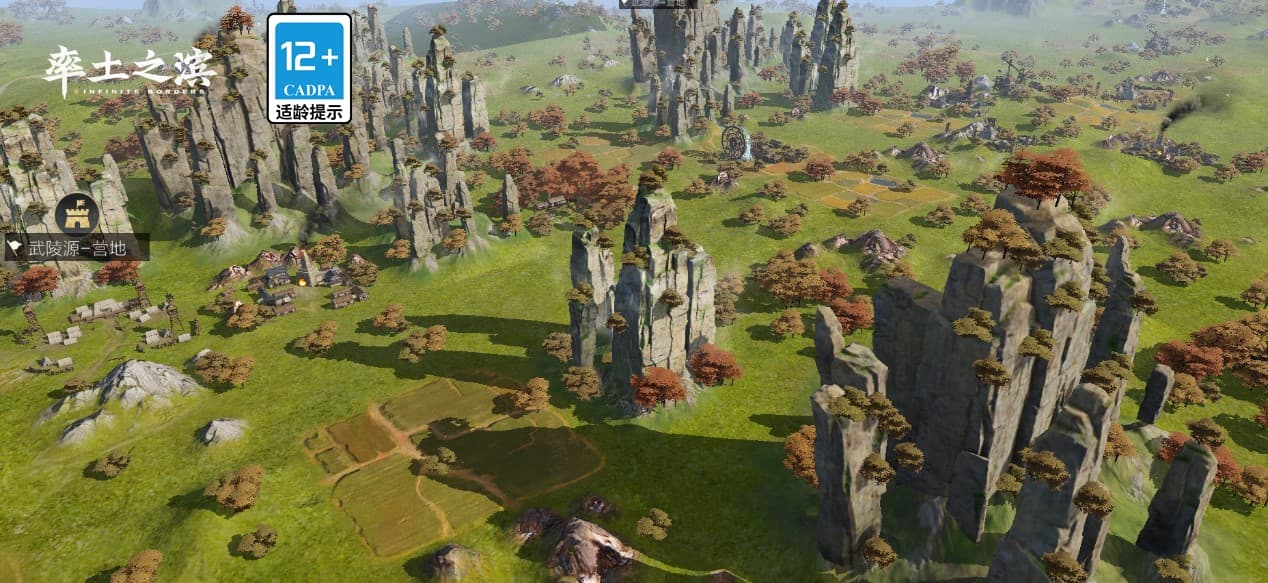This screenshot has width=1268, height=583.
Task: Select the 武陵源-营地 location label
Action: click(76, 247)
